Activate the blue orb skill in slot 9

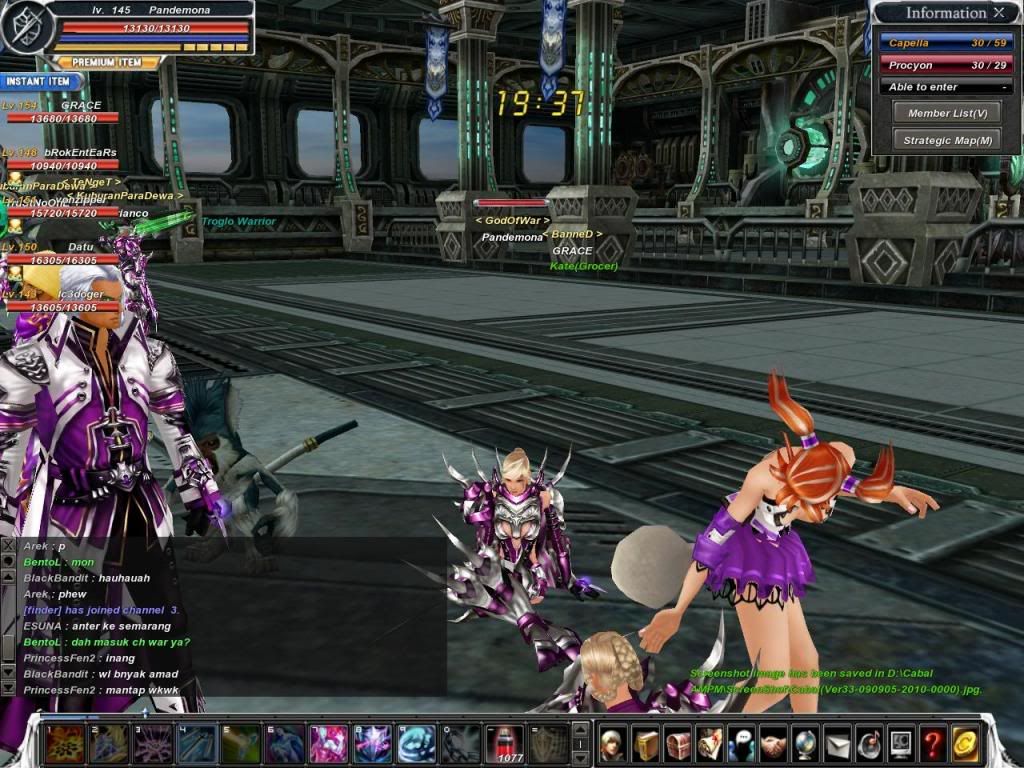coord(416,744)
